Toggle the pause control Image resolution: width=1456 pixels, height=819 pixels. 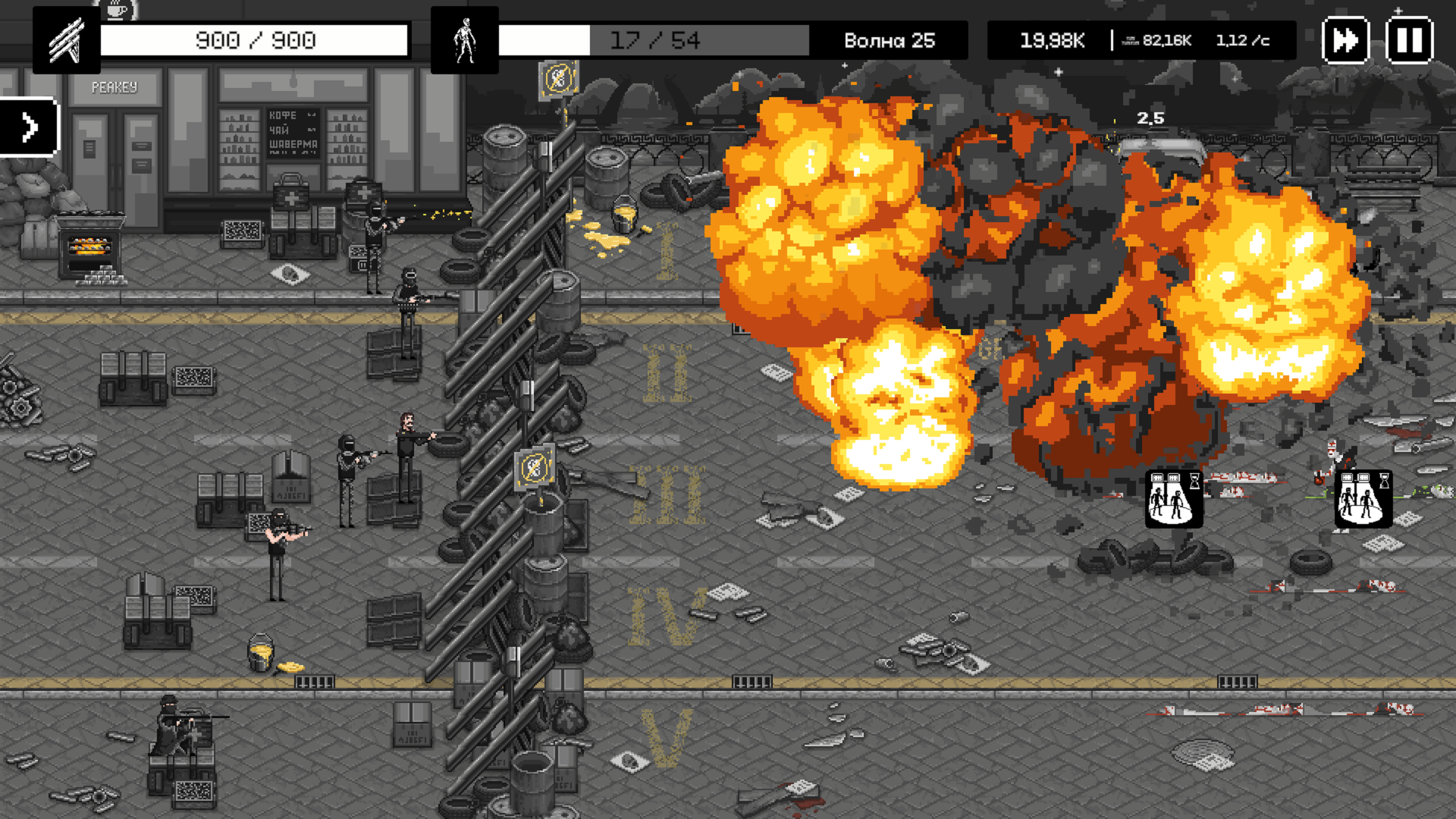tap(1408, 41)
